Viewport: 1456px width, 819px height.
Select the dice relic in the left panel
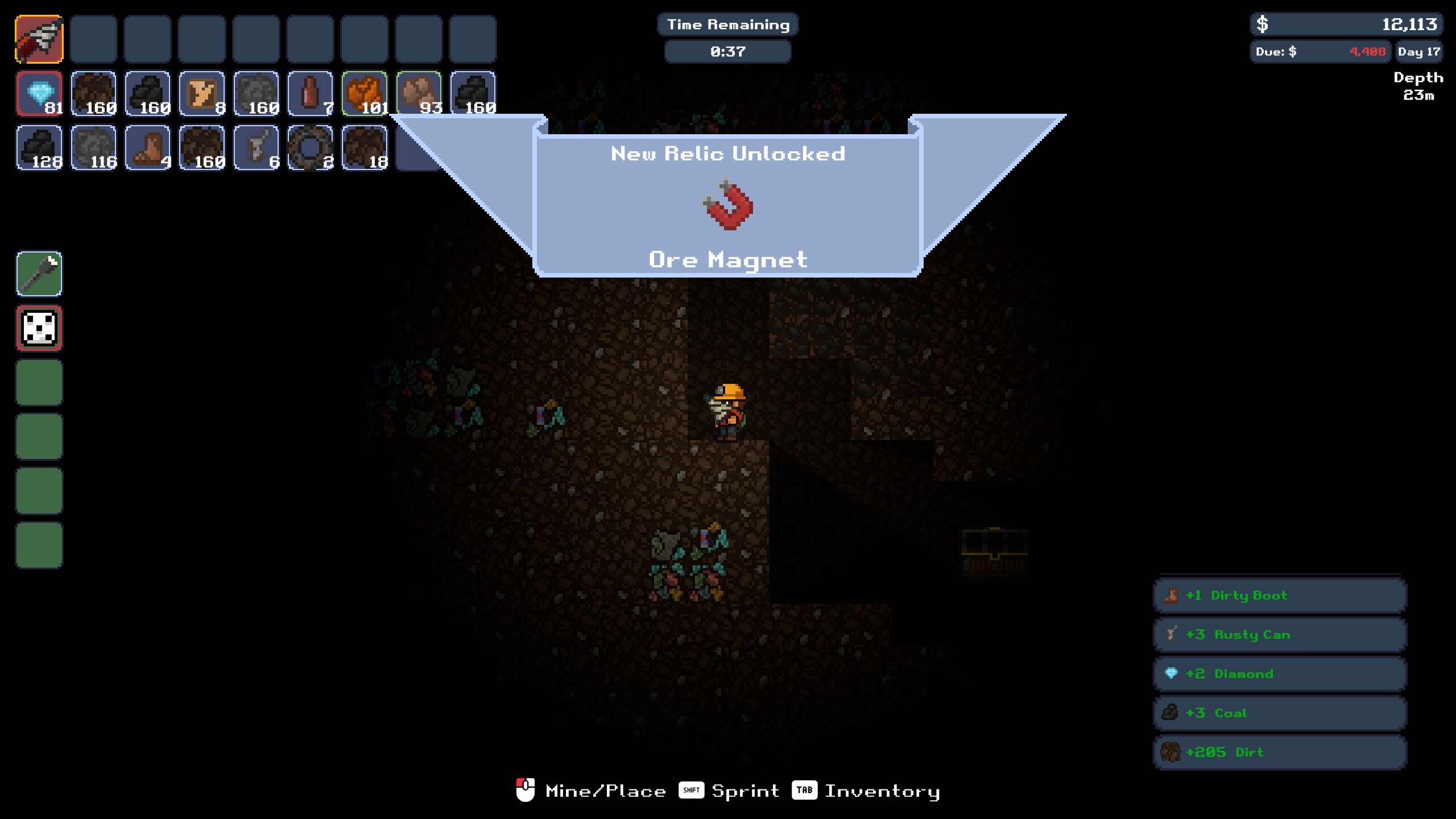39,328
